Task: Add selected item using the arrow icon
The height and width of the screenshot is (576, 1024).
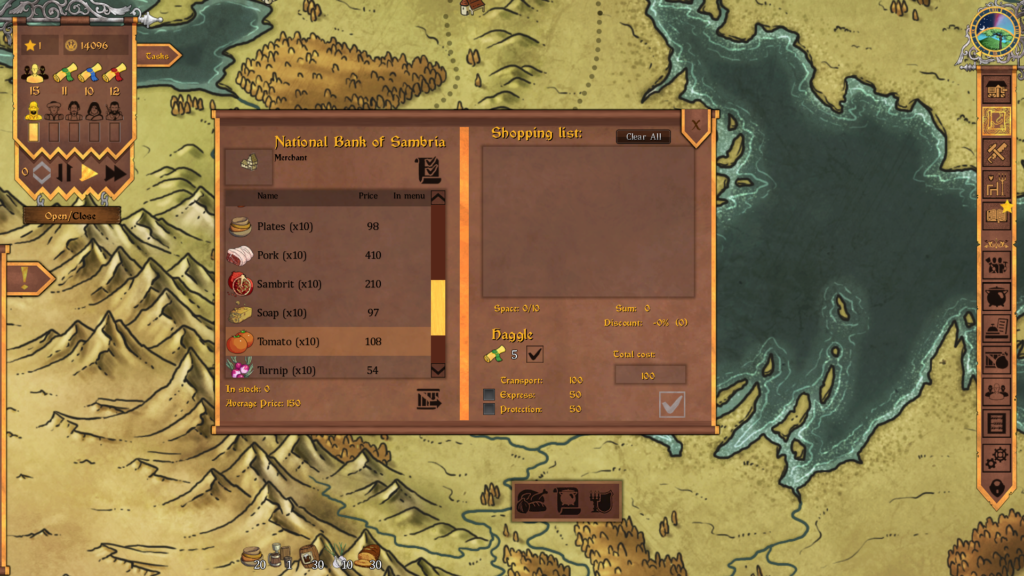Action: coord(429,400)
